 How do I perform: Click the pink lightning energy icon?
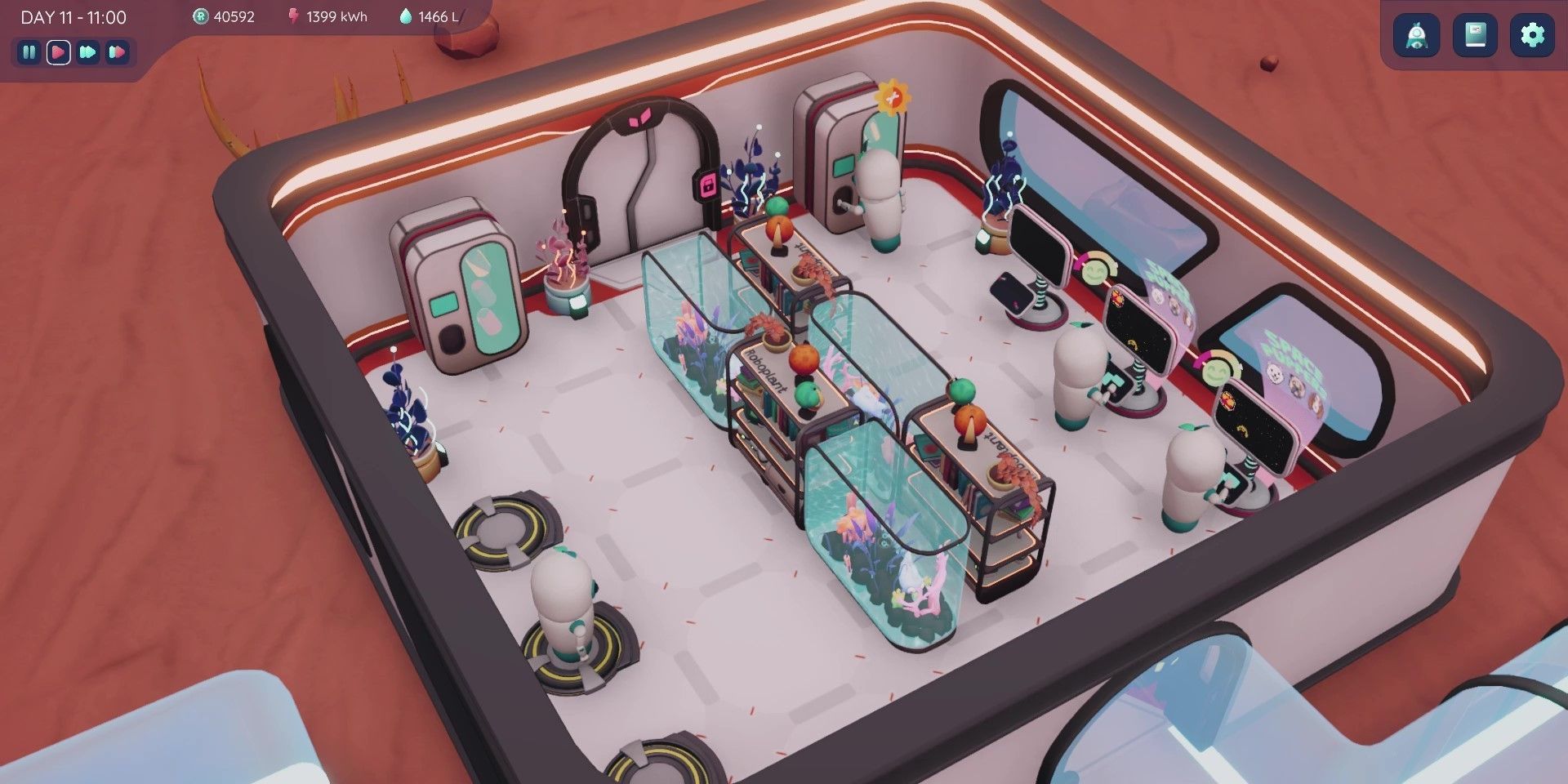tap(294, 16)
